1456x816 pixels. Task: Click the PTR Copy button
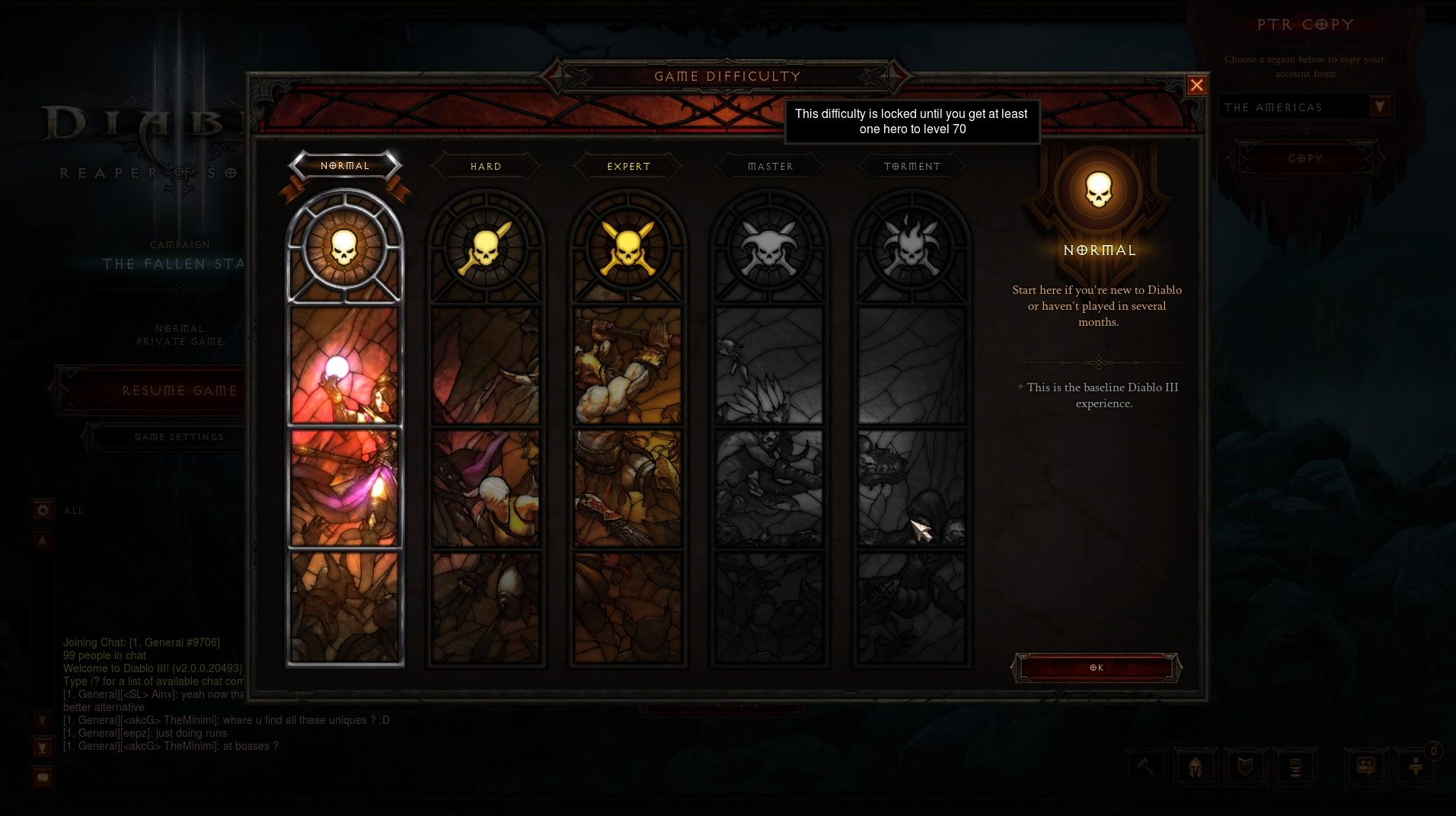pyautogui.click(x=1305, y=158)
